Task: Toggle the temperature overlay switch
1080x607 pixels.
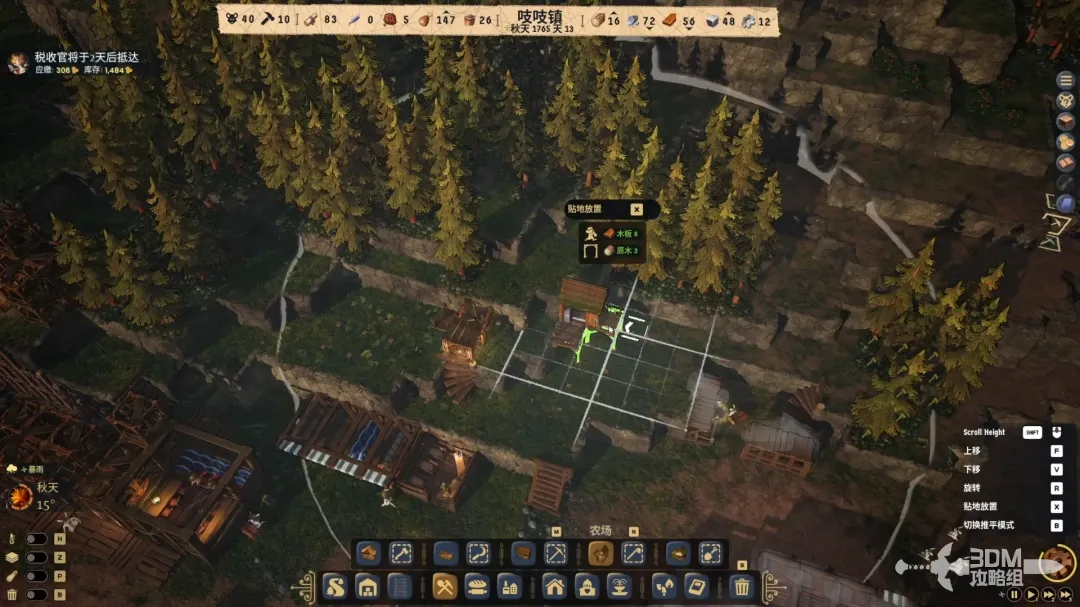Action: pyautogui.click(x=37, y=539)
